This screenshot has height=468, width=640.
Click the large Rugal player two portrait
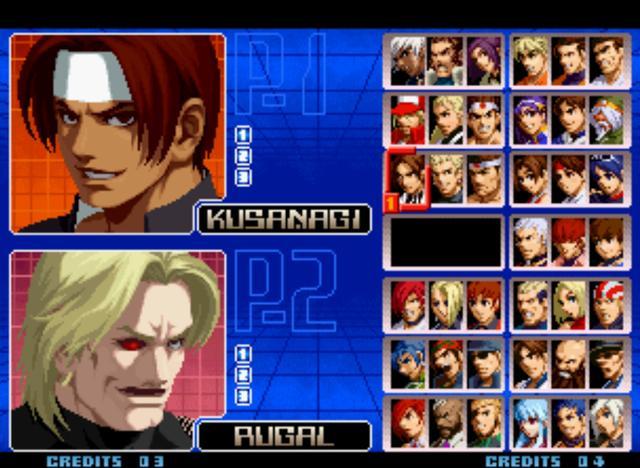coord(118,341)
